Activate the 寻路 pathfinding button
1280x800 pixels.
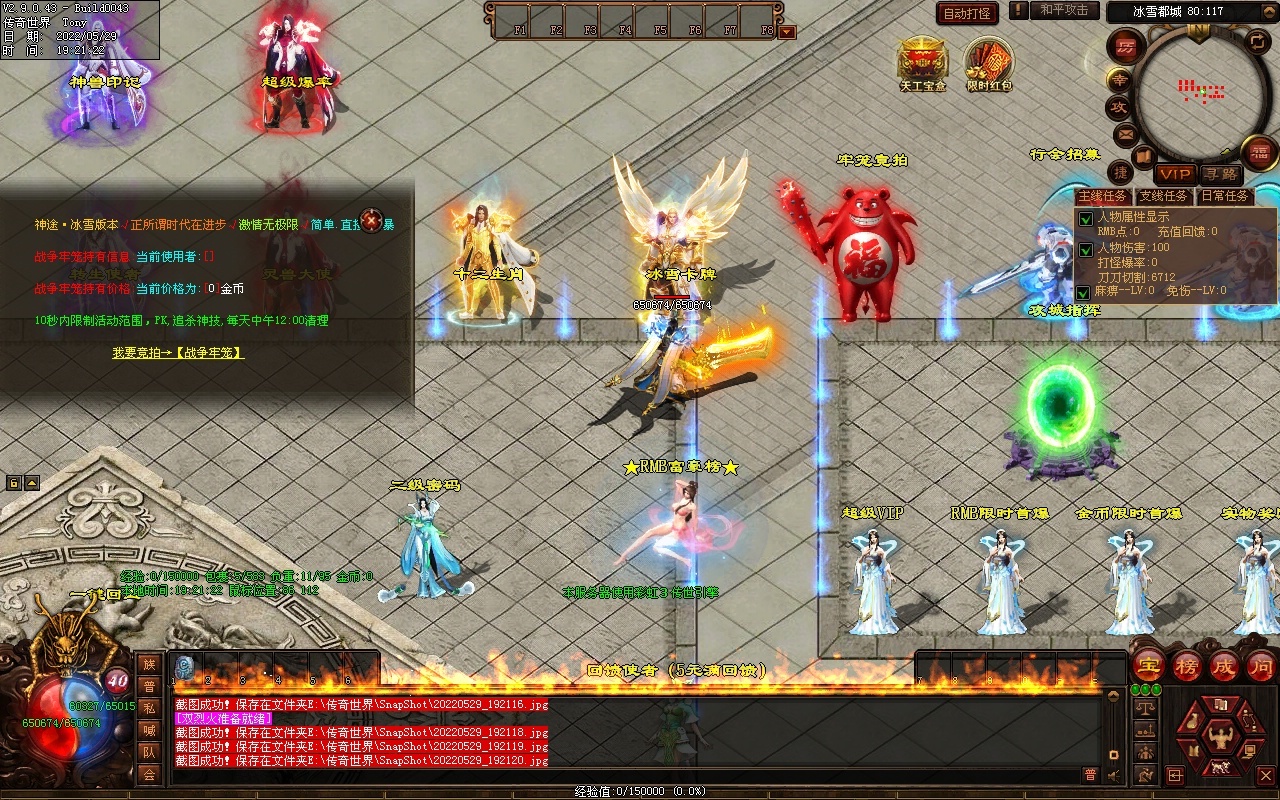click(x=1219, y=174)
